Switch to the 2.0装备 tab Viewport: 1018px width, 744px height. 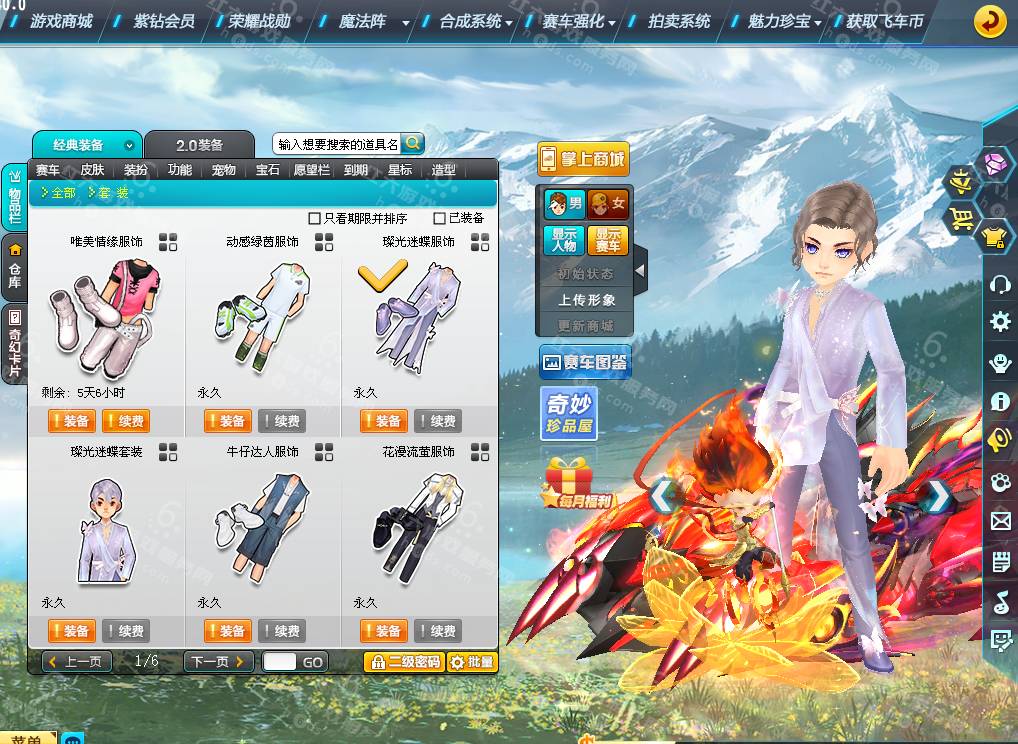199,145
